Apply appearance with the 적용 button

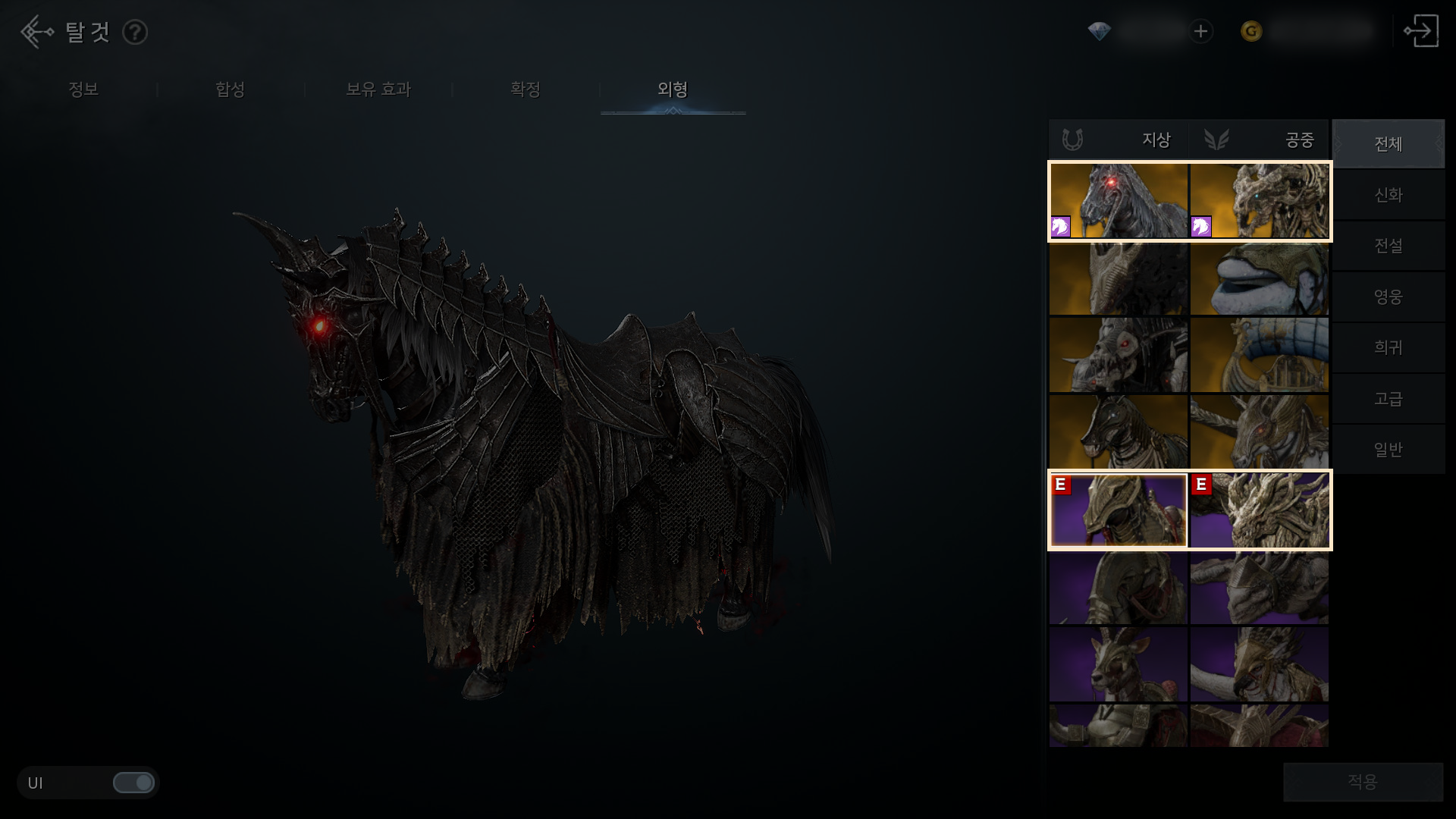coord(1362,782)
